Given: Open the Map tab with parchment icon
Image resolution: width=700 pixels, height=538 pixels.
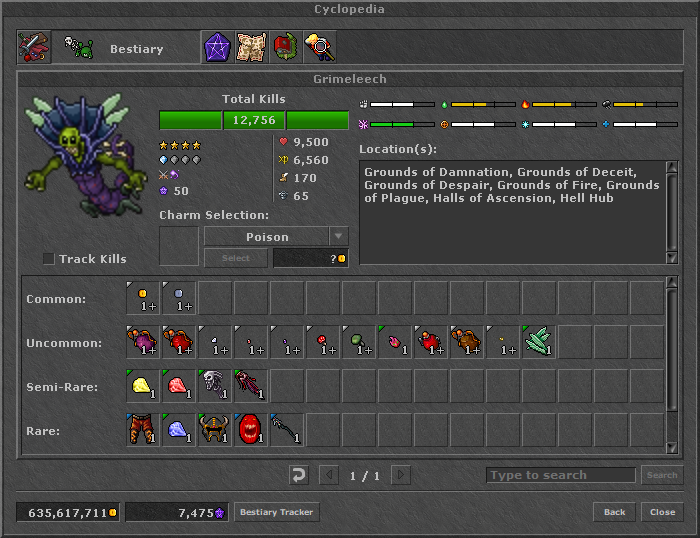Looking at the screenshot, I should (251, 47).
